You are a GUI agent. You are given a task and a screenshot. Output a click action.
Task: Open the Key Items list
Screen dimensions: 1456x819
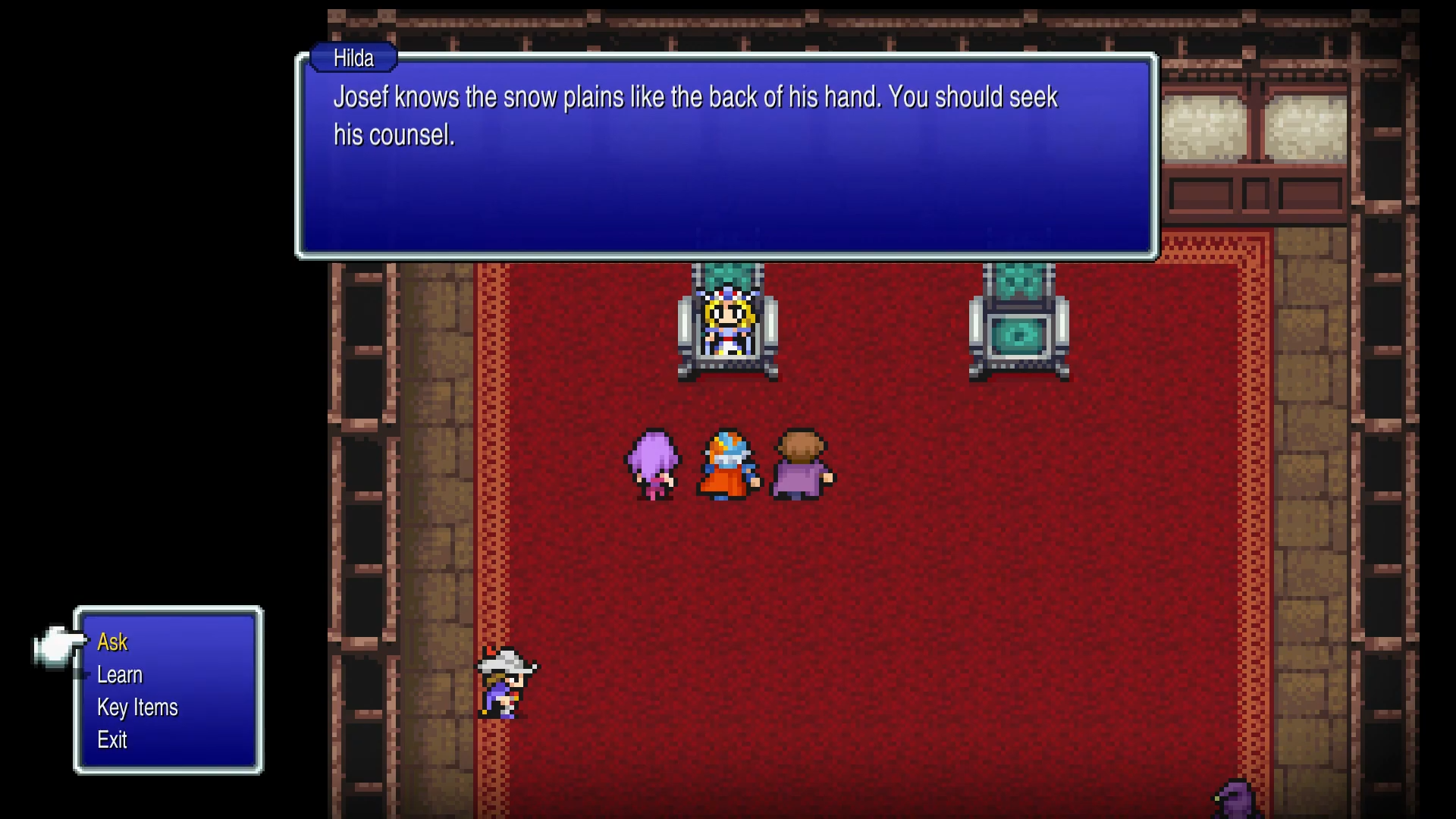(136, 708)
